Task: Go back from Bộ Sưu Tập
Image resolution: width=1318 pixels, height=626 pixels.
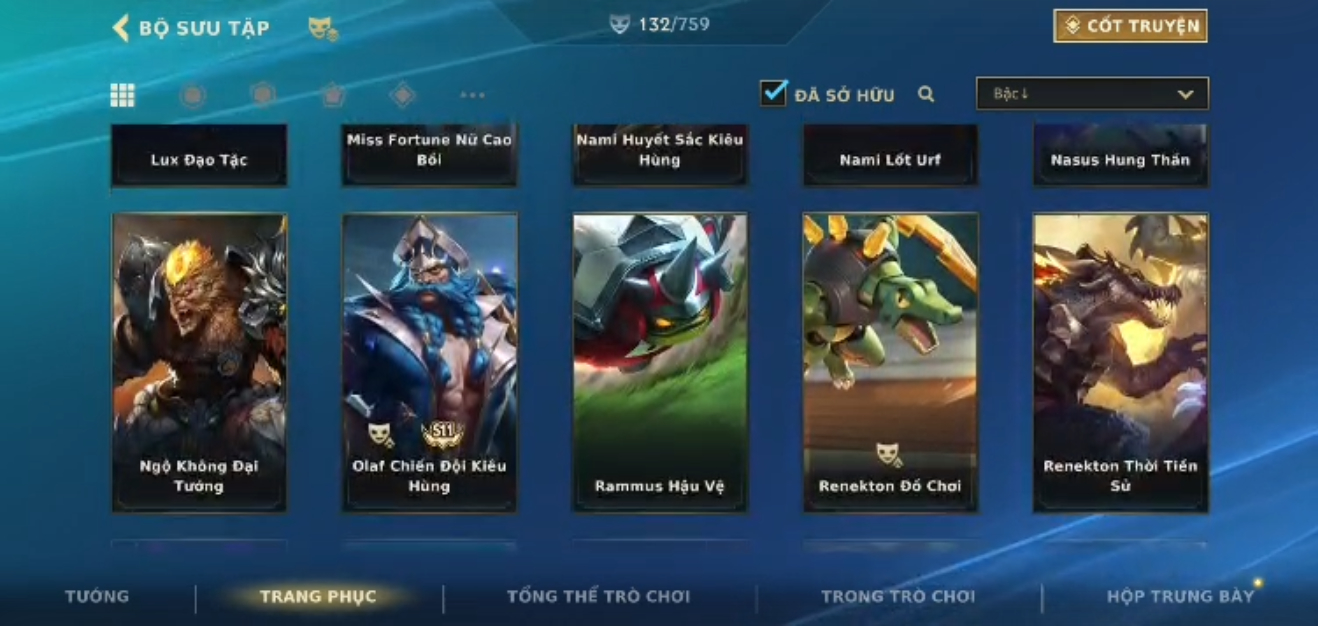Action: [x=121, y=28]
